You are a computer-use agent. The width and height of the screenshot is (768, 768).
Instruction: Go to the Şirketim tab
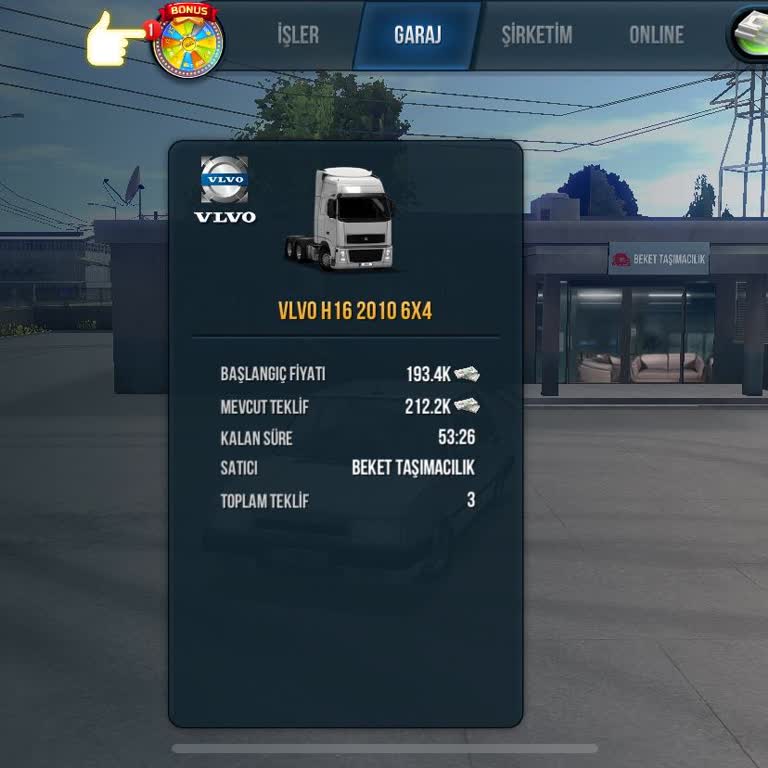pos(537,35)
